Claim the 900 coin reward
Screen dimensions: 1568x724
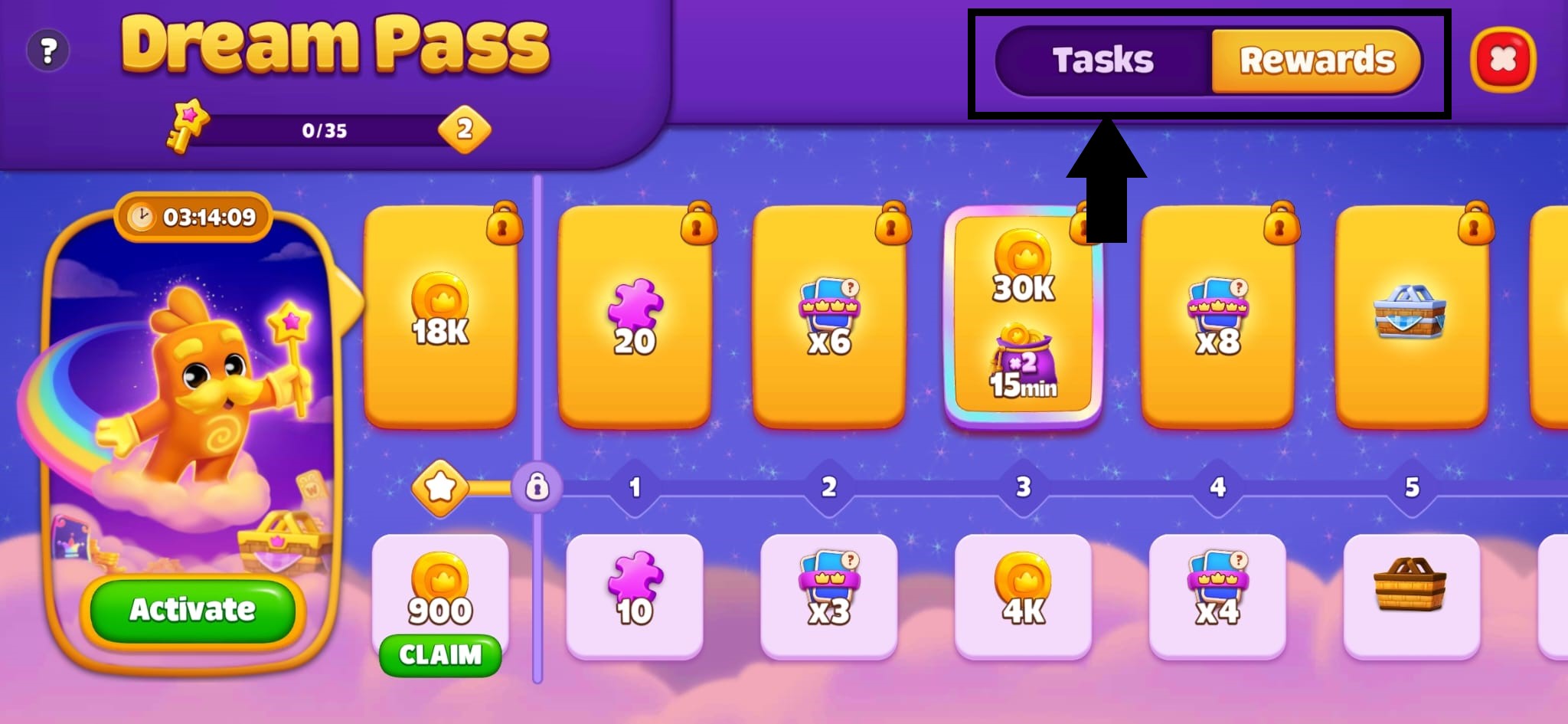tap(440, 655)
